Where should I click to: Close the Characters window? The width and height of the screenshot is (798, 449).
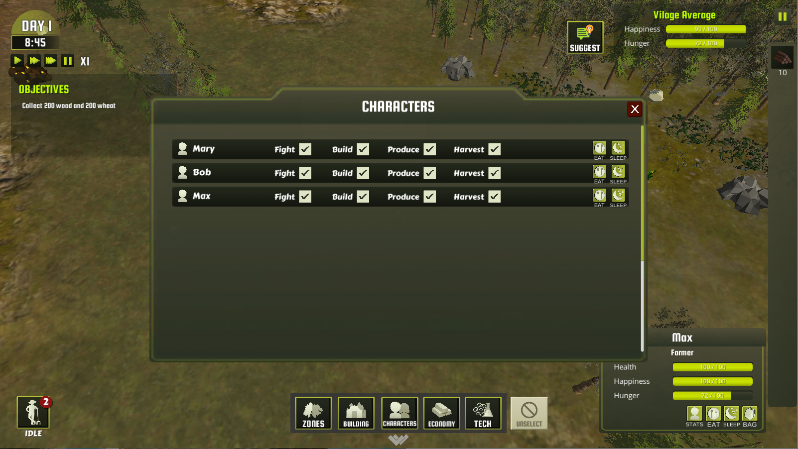[x=634, y=109]
